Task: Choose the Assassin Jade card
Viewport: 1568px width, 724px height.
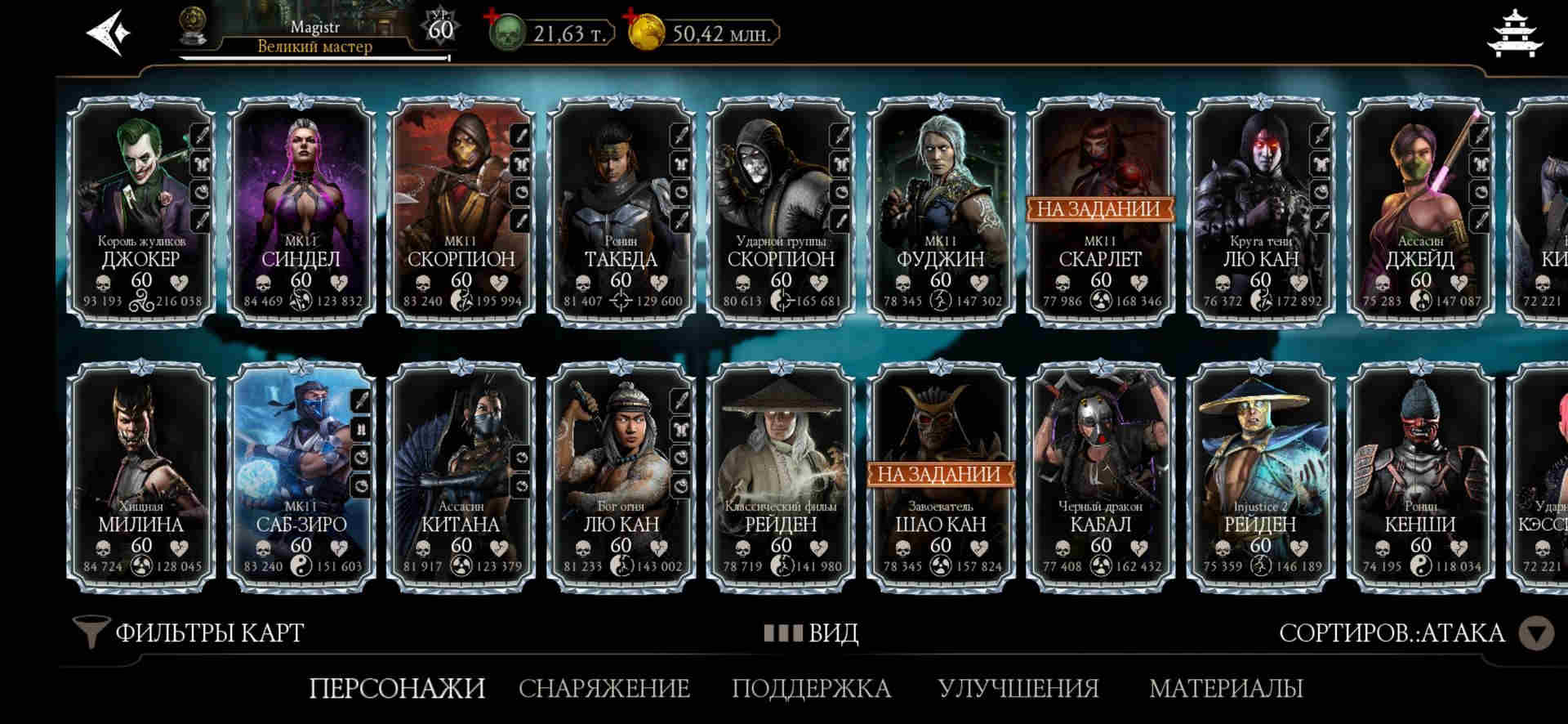Action: (x=1419, y=211)
